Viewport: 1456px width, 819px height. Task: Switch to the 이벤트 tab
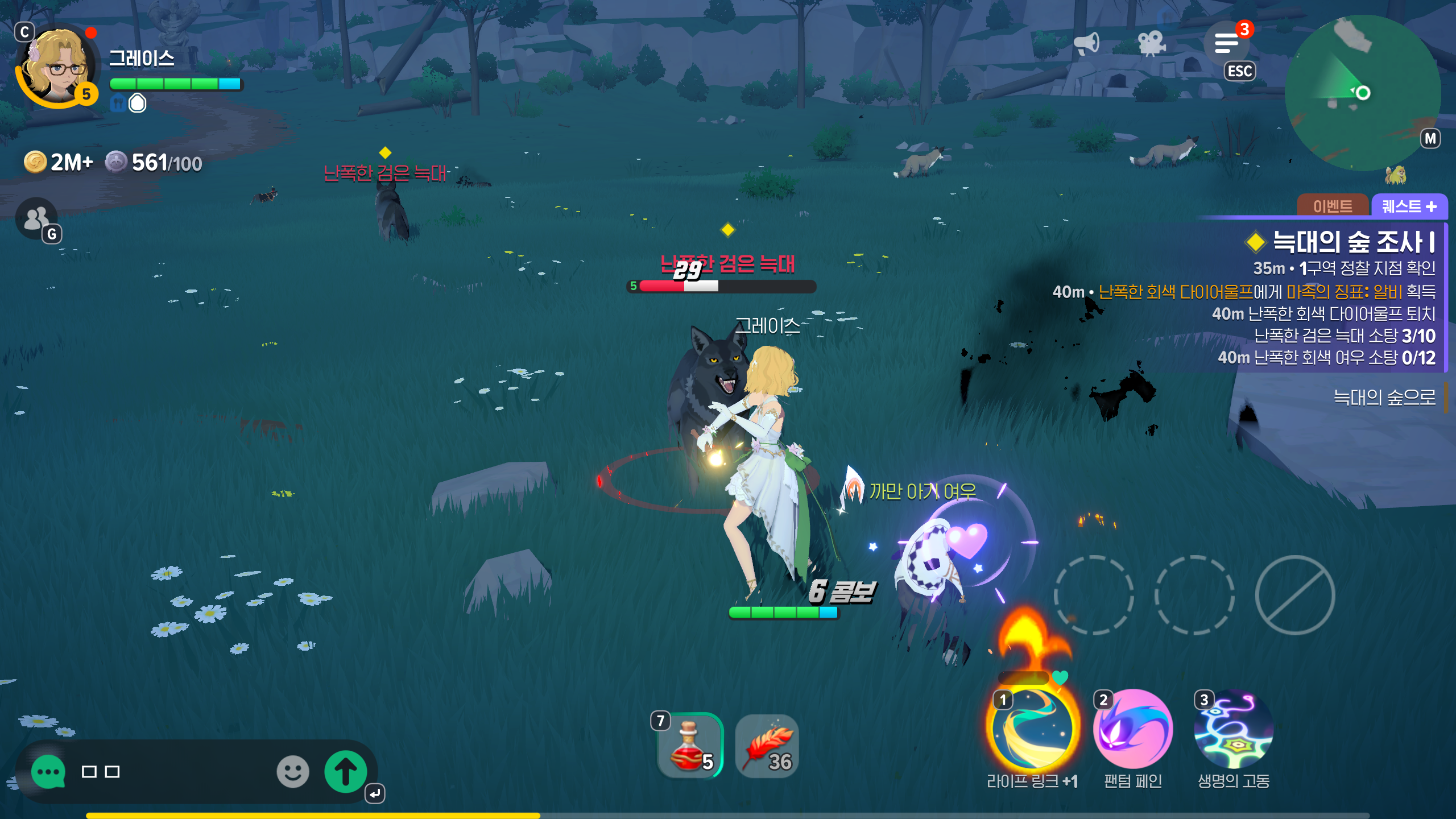click(1332, 206)
